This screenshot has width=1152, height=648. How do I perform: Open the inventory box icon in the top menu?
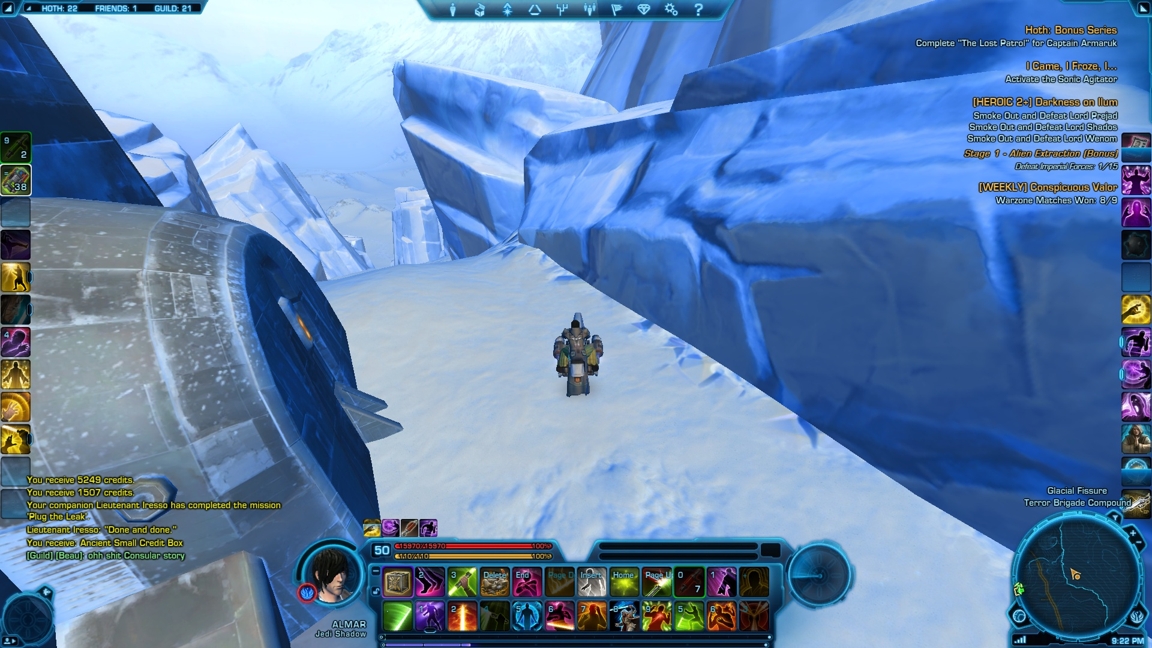click(480, 10)
